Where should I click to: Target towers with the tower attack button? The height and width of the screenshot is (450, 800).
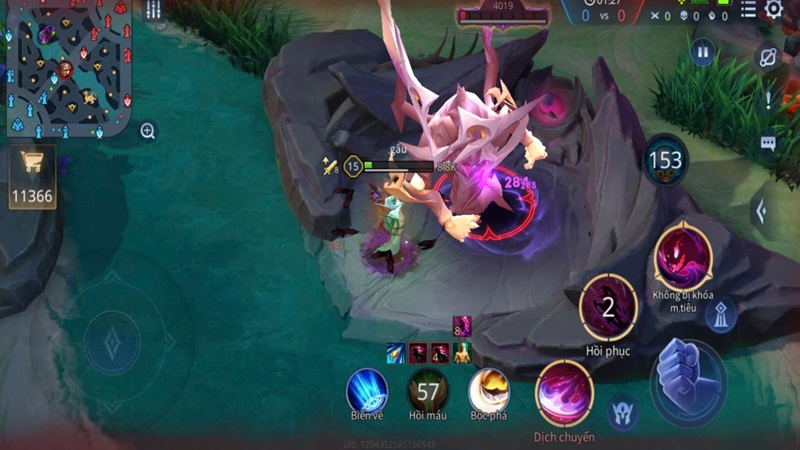[x=720, y=316]
